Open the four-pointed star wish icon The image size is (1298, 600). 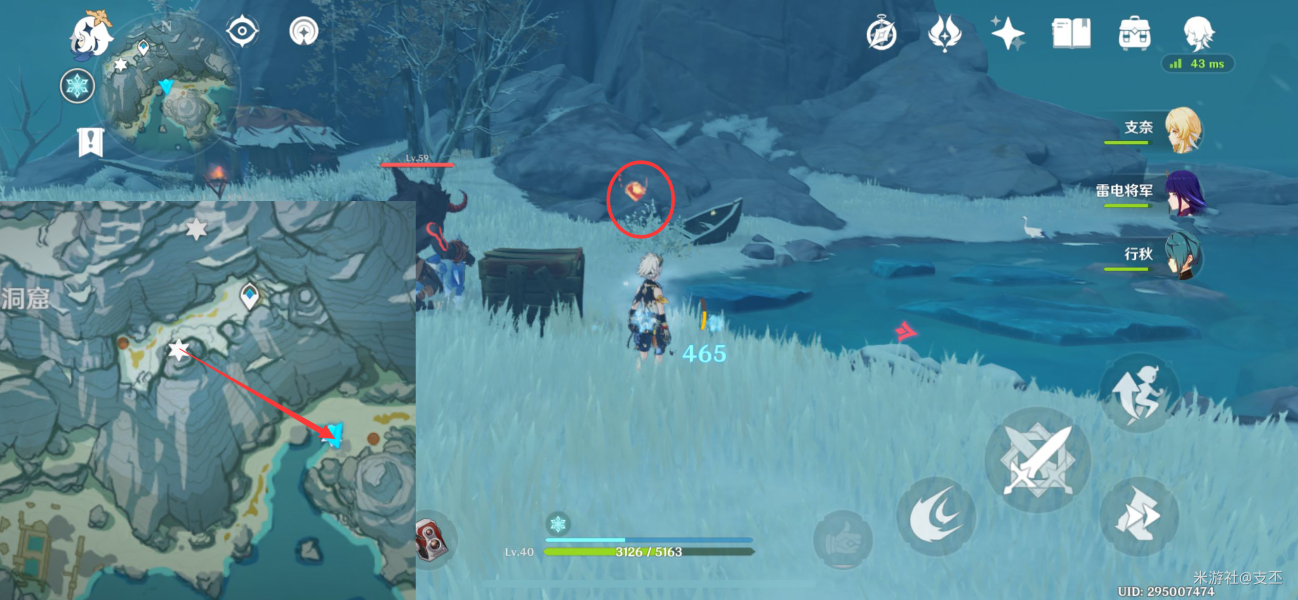1007,34
